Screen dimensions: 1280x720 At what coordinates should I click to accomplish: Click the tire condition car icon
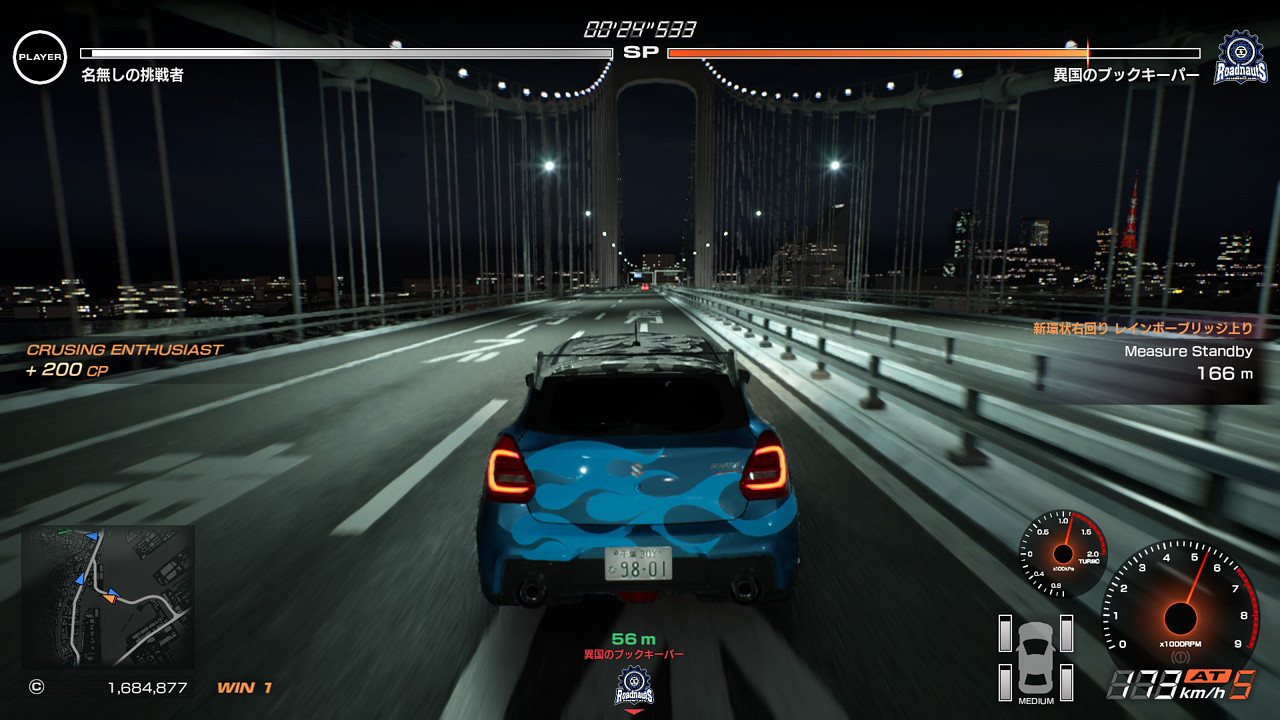(1036, 658)
